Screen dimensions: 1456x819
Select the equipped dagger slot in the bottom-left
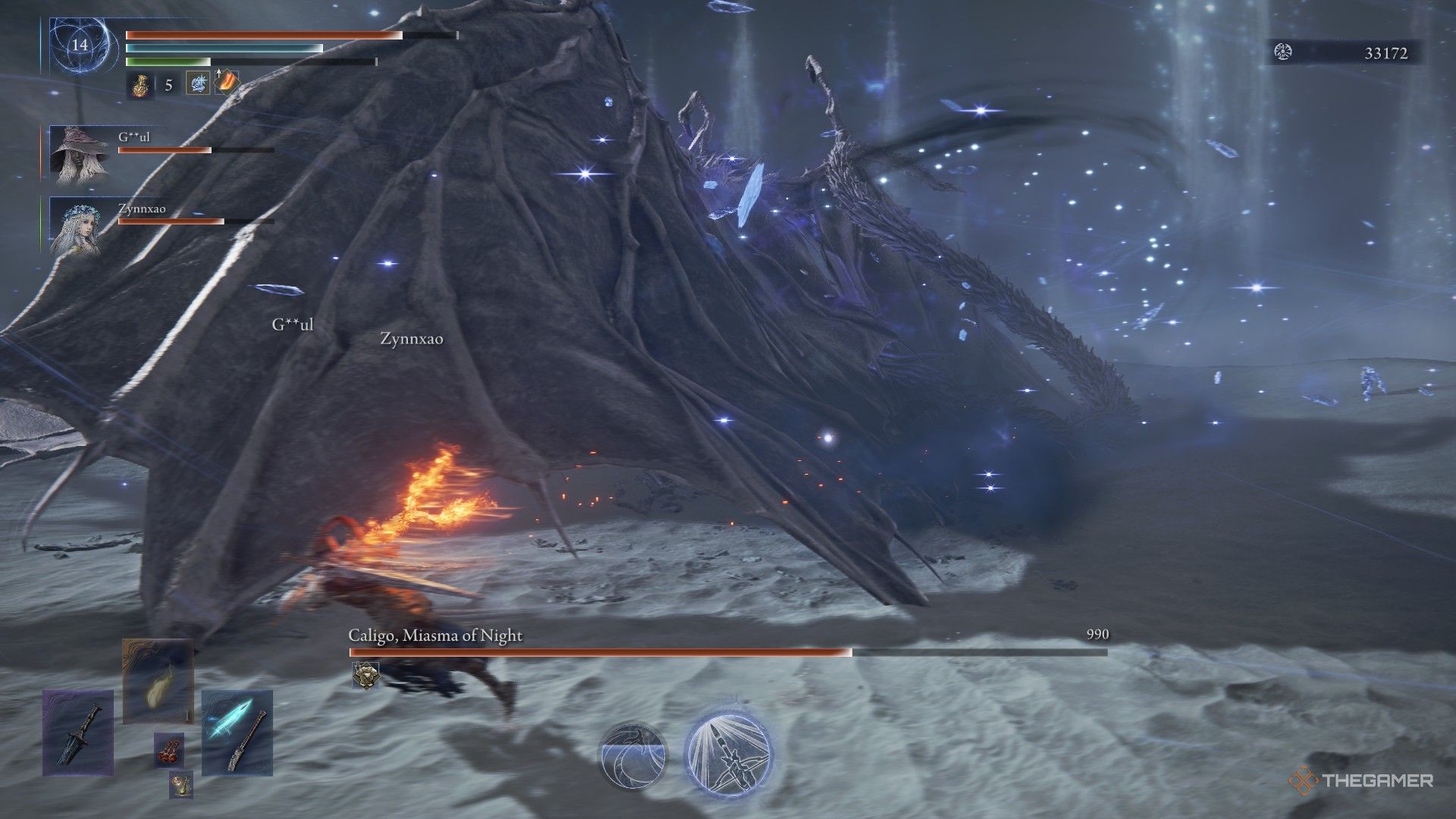77,731
